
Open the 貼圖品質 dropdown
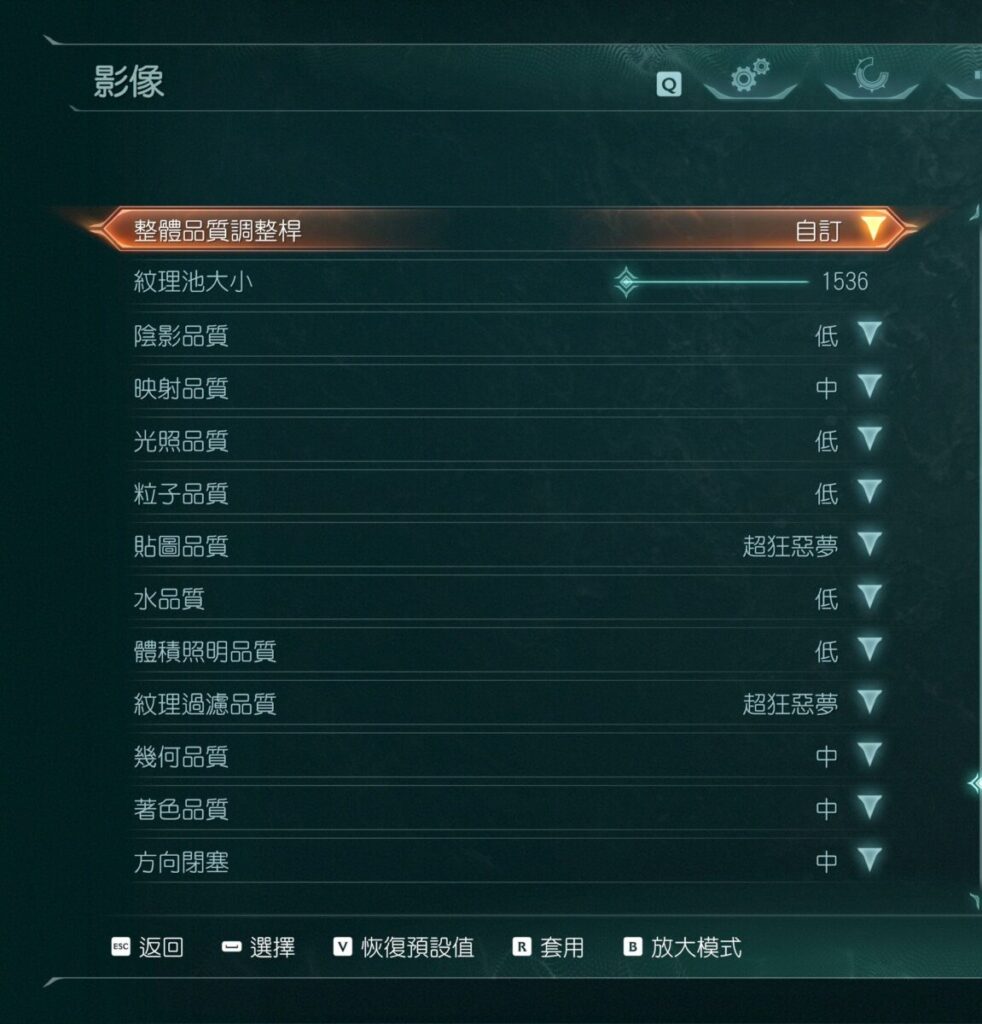869,545
